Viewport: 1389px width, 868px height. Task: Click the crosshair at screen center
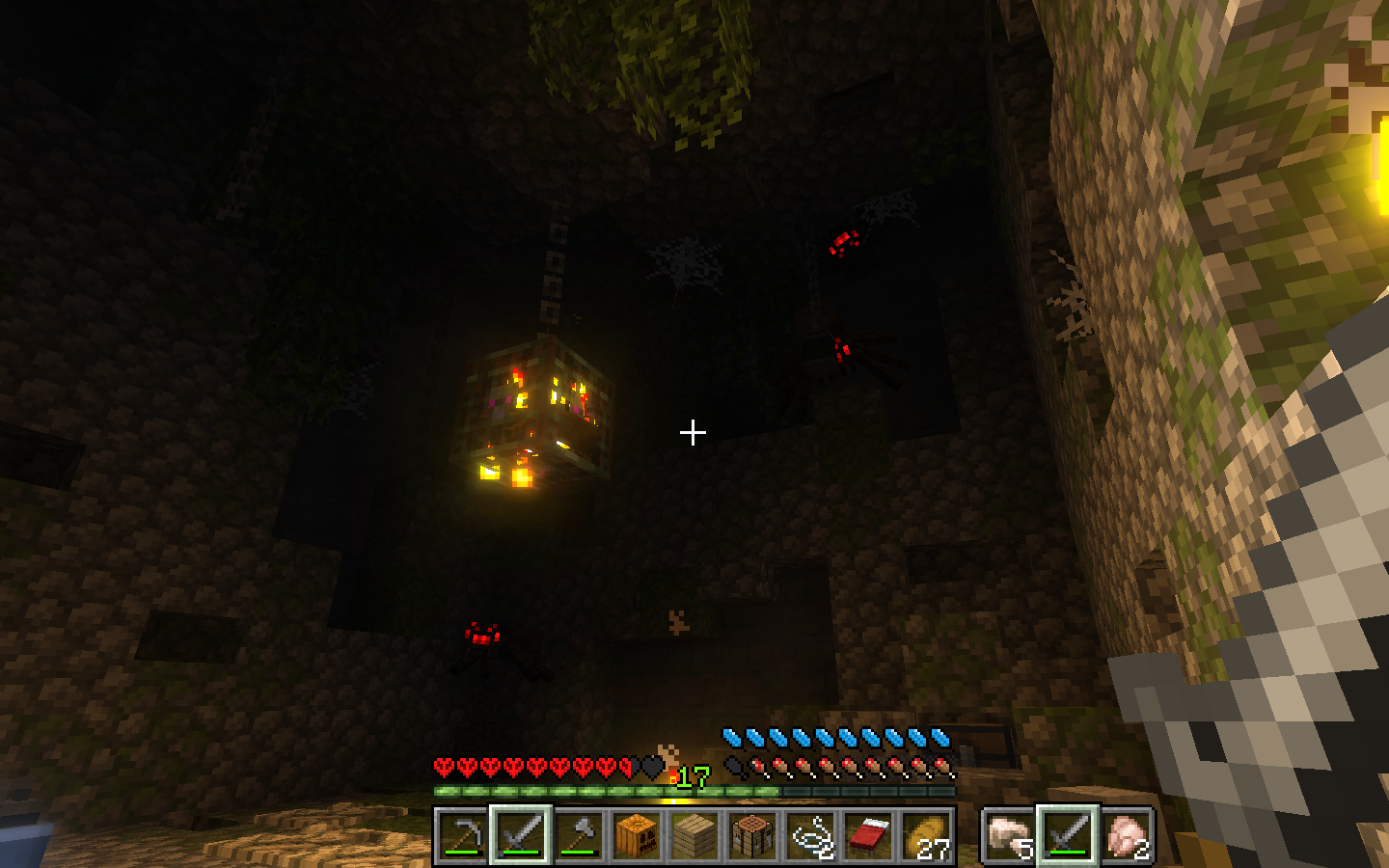coord(693,433)
